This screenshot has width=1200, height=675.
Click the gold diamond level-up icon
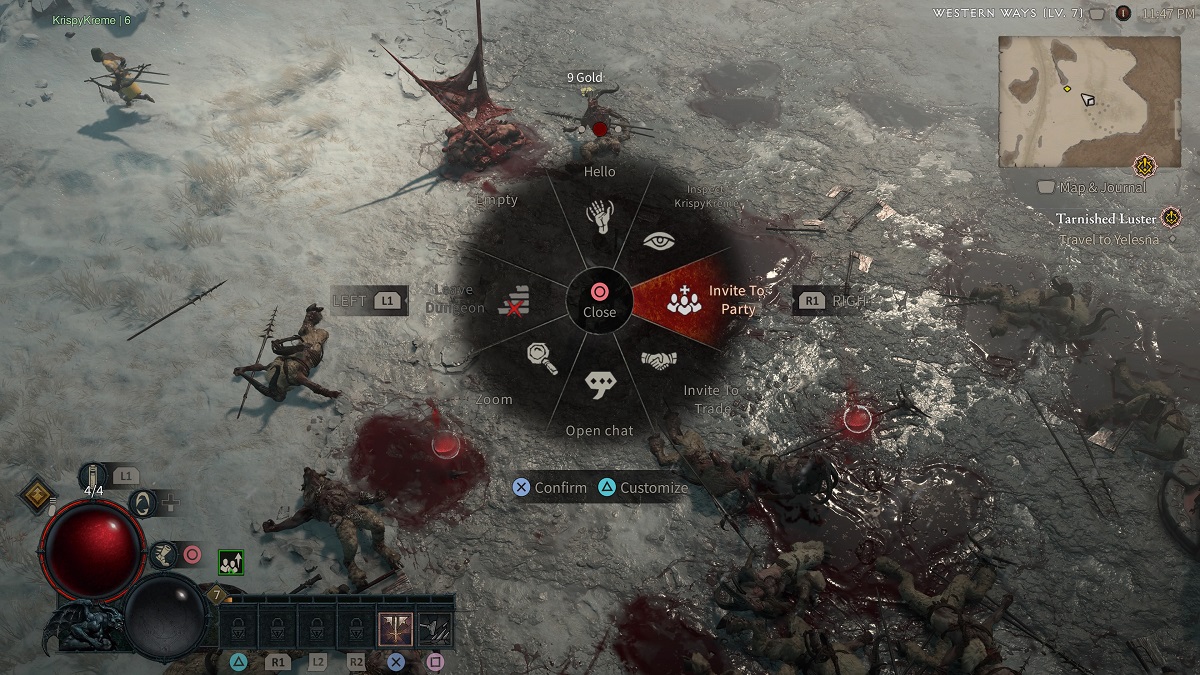[37, 492]
